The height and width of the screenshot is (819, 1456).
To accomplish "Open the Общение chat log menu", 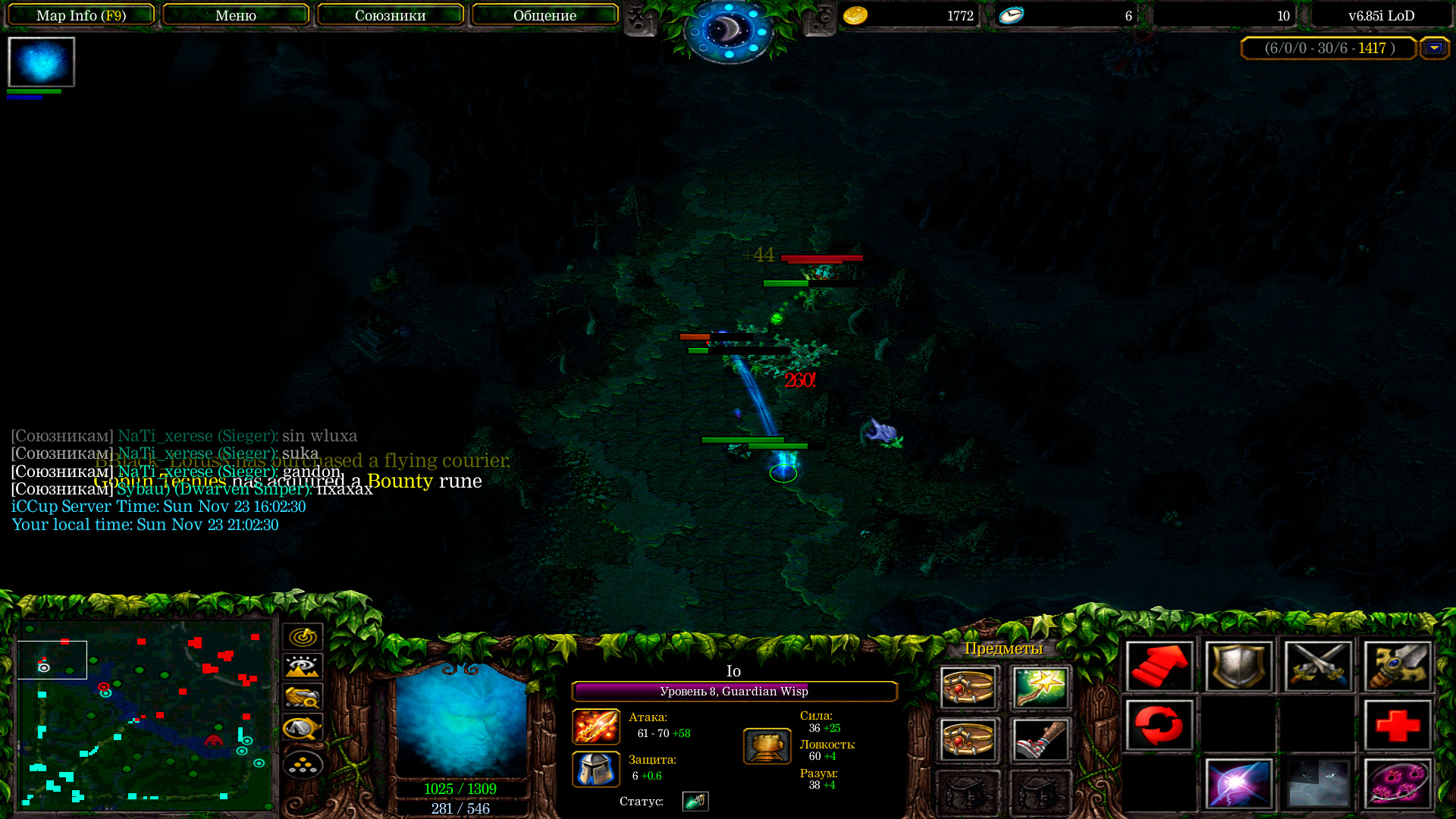I will (x=544, y=15).
